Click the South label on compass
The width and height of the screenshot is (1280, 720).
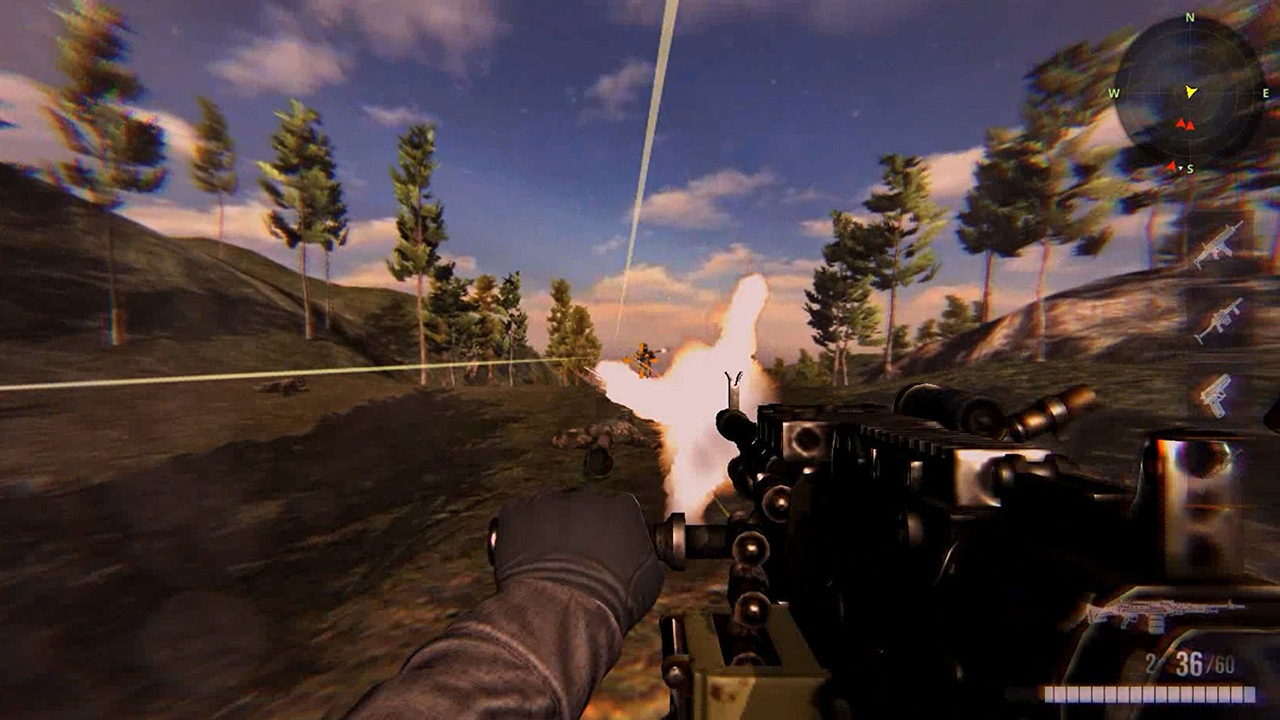pos(1190,167)
